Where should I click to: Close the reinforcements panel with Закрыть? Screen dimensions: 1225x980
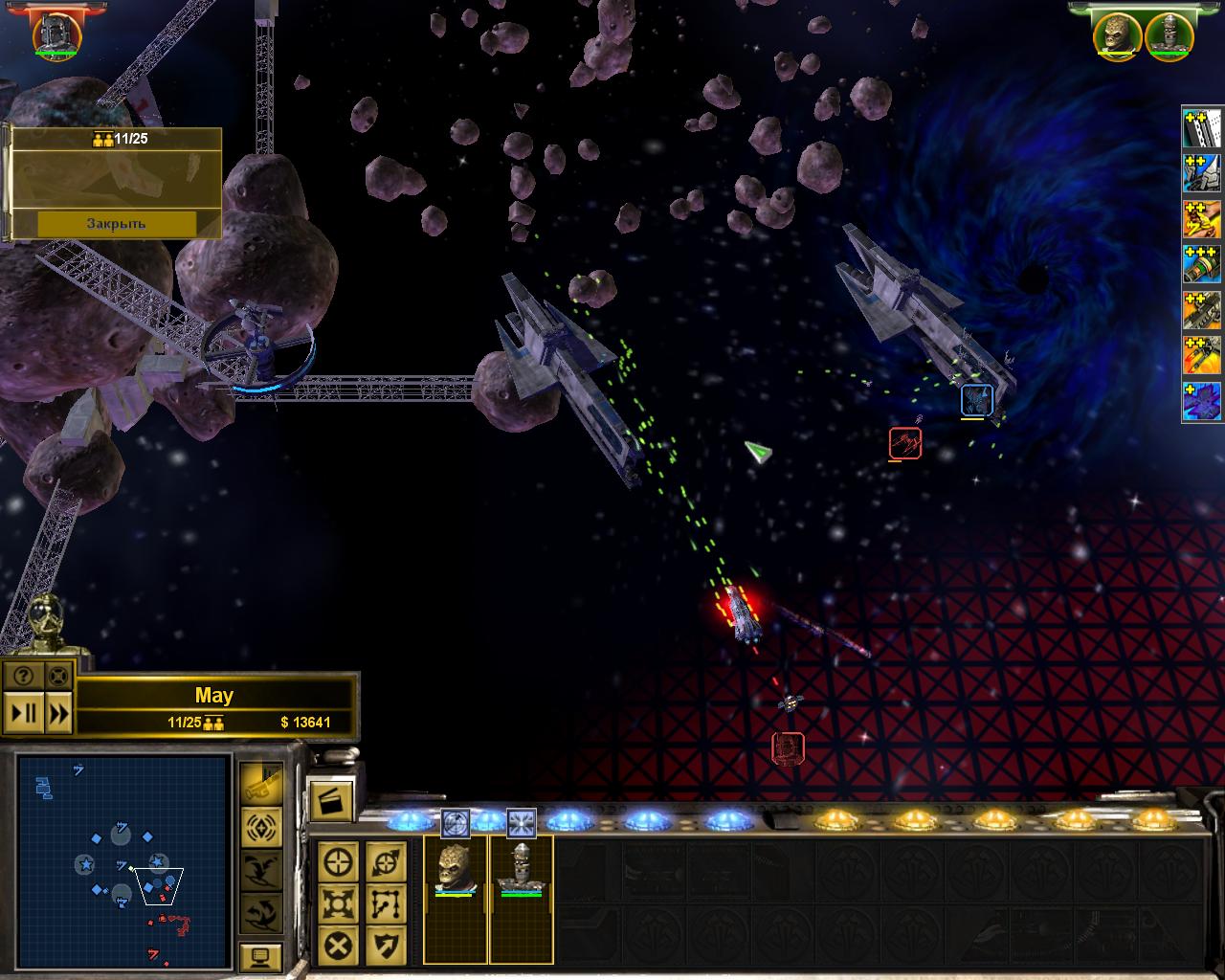116,223
